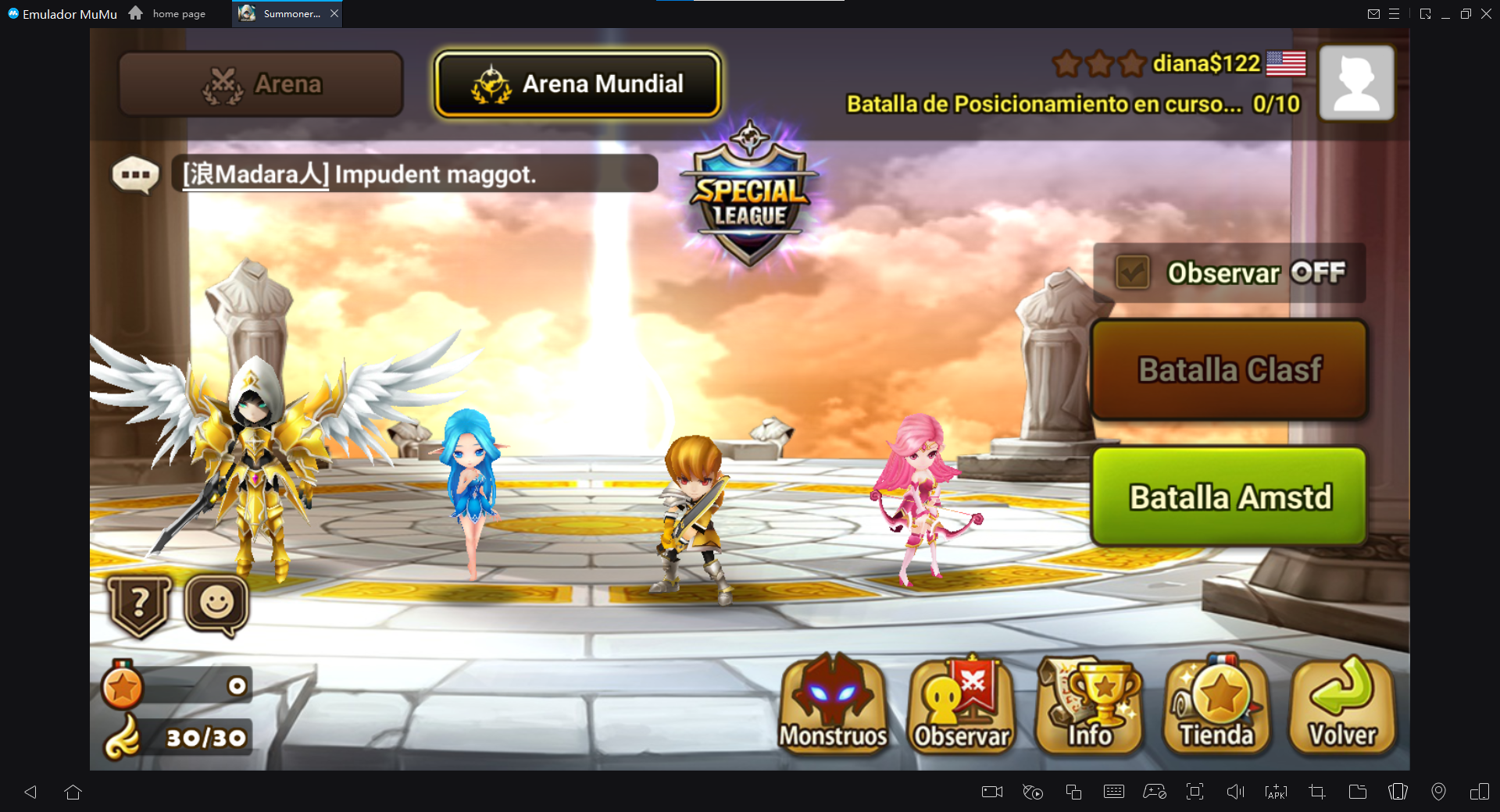
Task: Open the player profile avatar
Action: tap(1356, 82)
